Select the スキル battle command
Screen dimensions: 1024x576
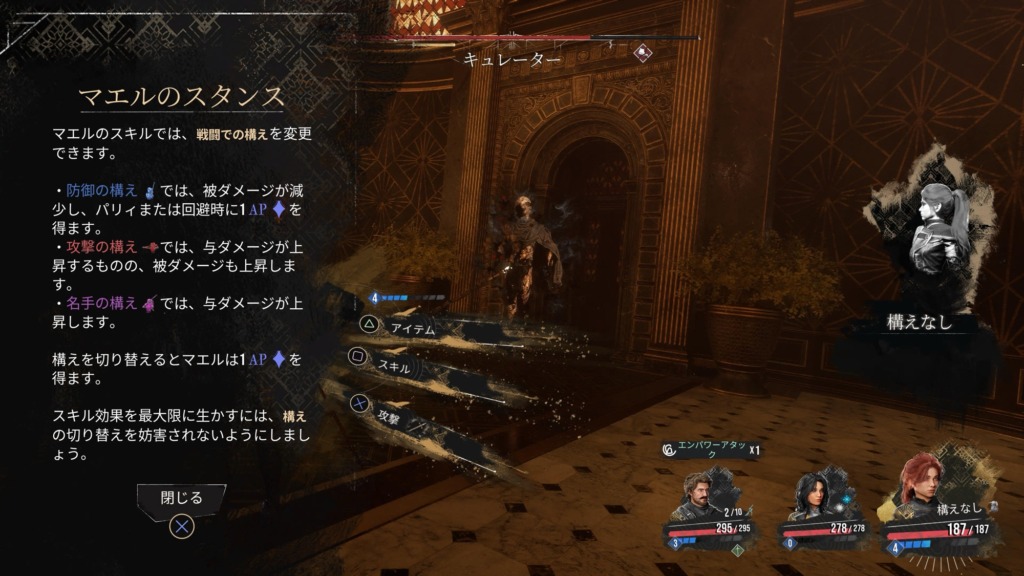(394, 366)
